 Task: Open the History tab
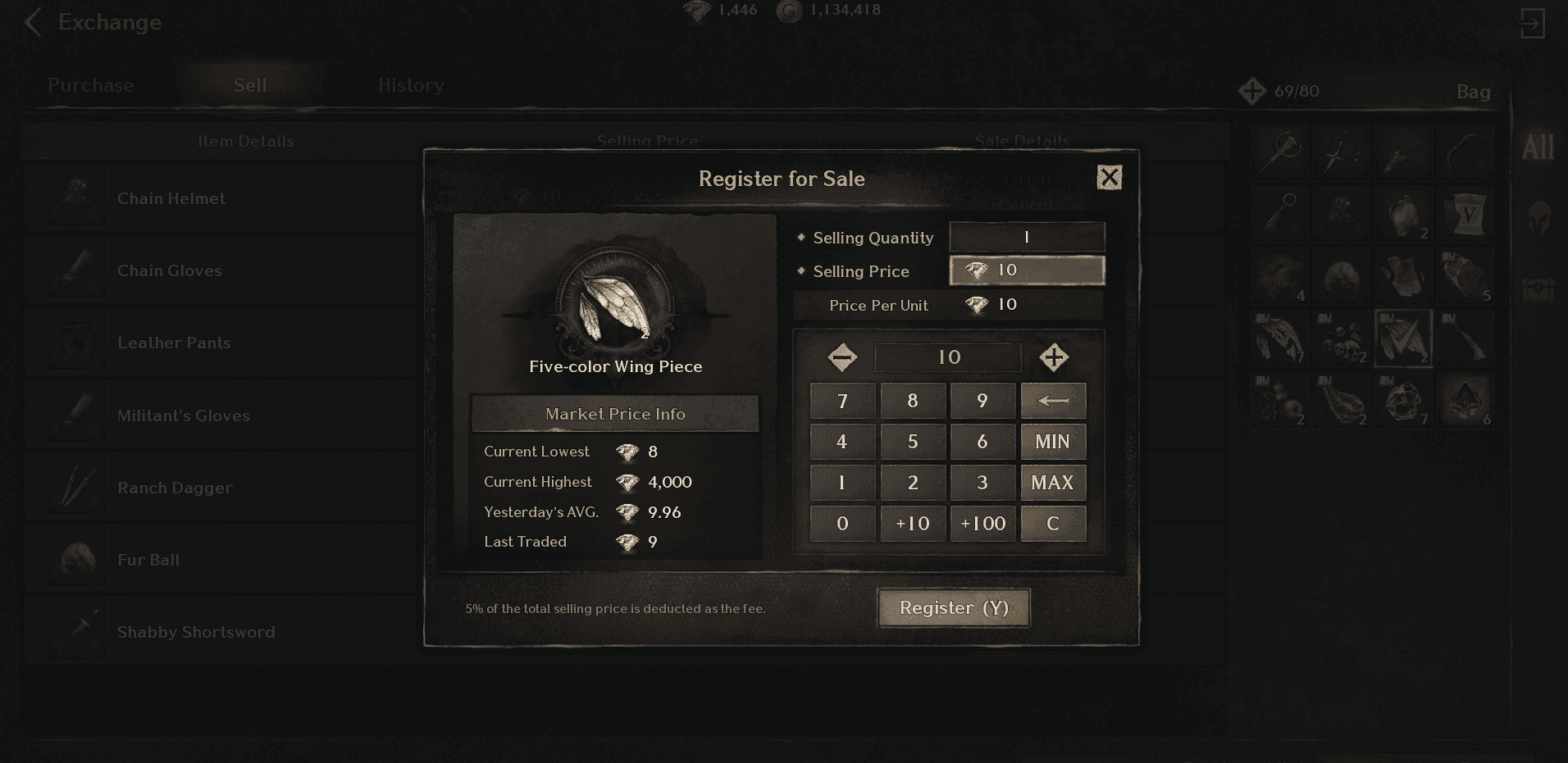click(x=410, y=84)
